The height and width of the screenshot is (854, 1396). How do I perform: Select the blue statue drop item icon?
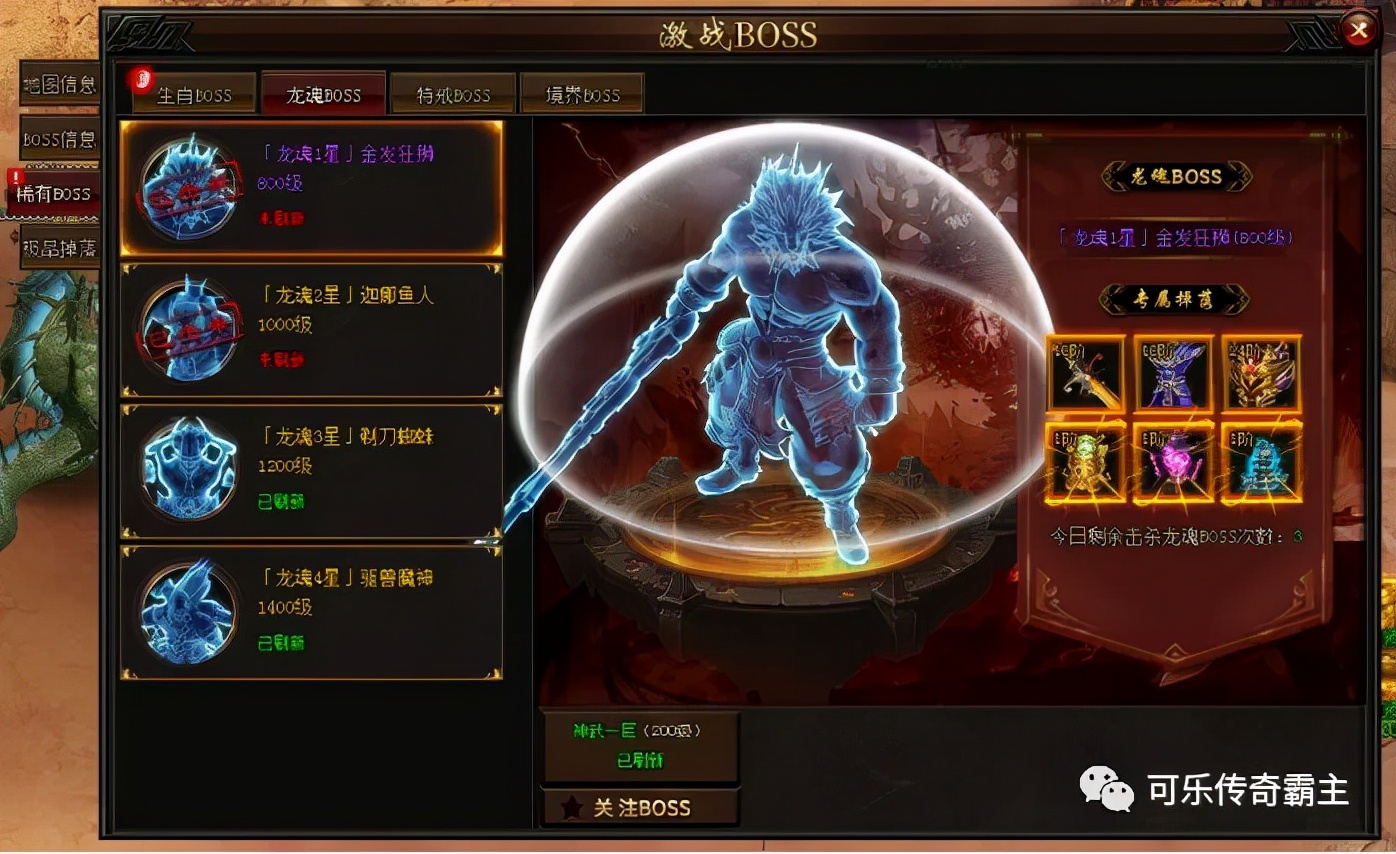click(x=1261, y=460)
